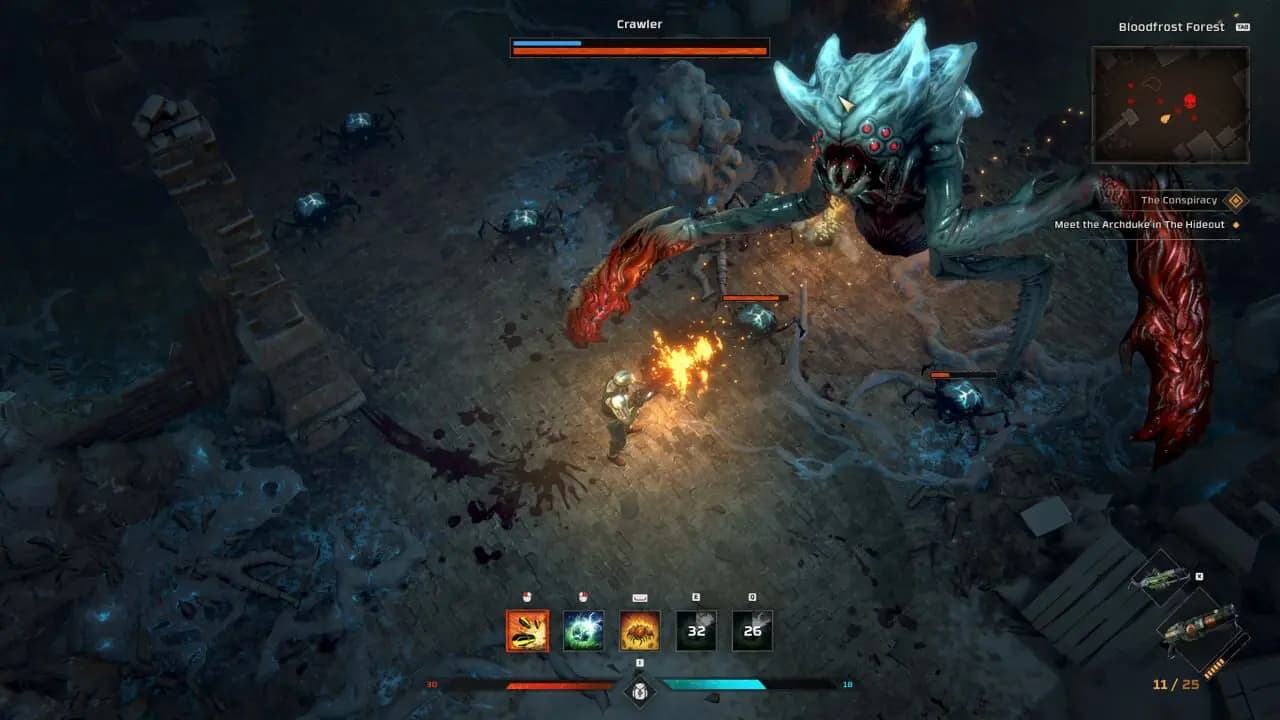Open the Bloodfrost Forest map title

(1172, 26)
